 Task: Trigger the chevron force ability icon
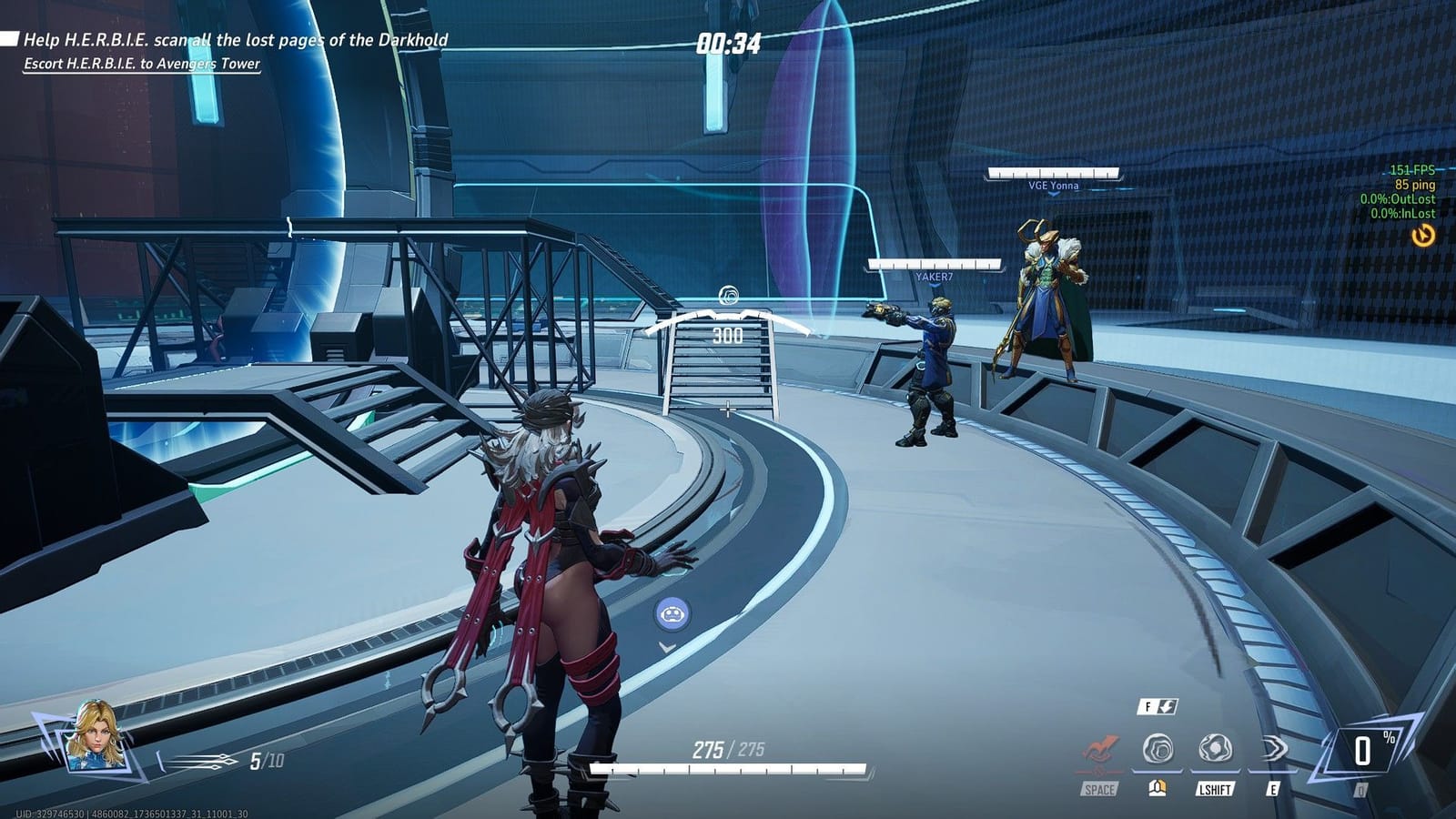coord(1273,749)
